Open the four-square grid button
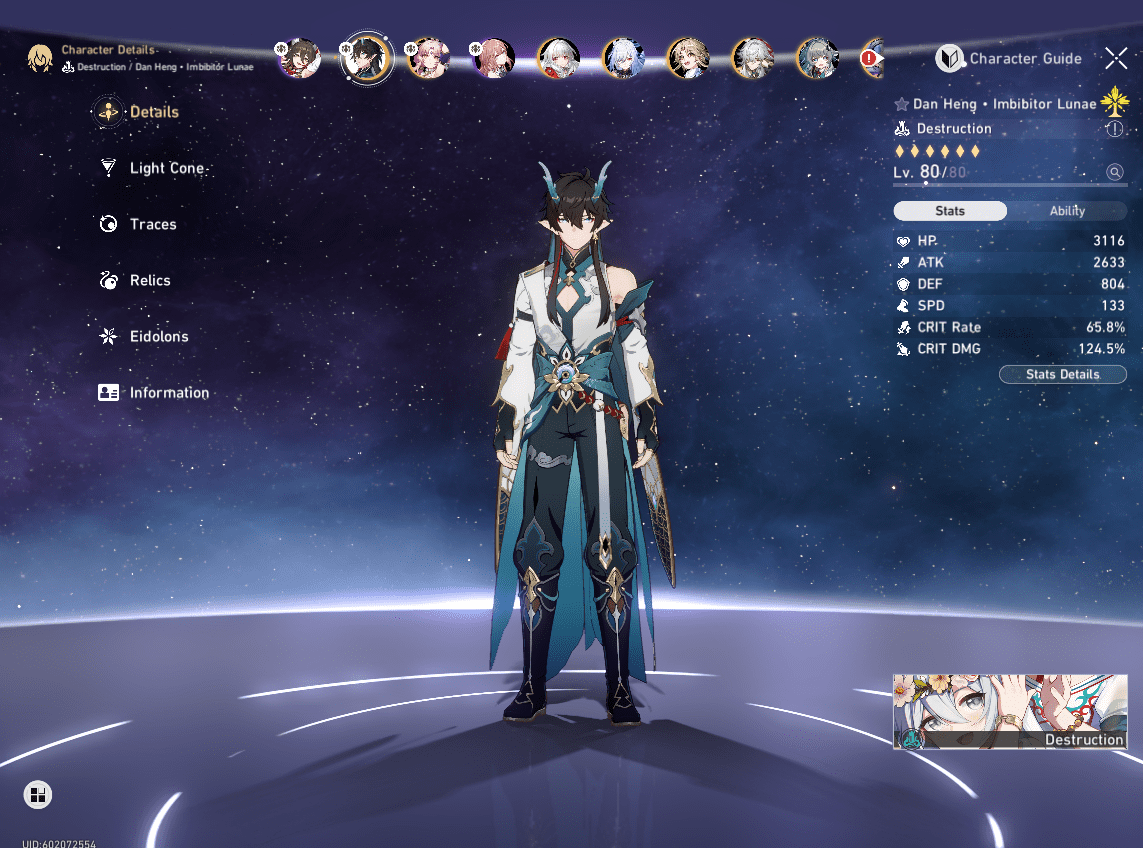The width and height of the screenshot is (1143, 848). coord(38,795)
